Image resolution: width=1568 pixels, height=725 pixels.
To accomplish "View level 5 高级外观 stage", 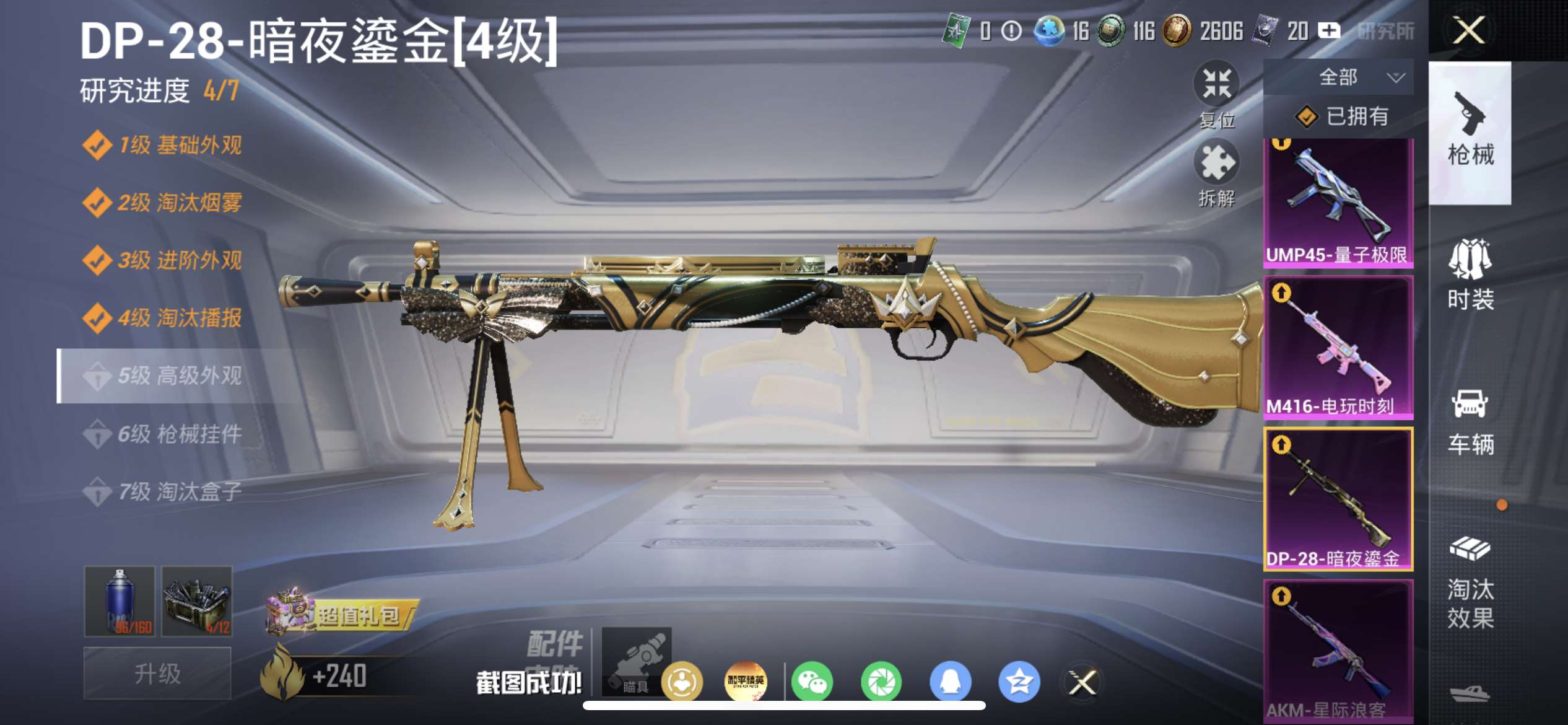I will click(180, 376).
